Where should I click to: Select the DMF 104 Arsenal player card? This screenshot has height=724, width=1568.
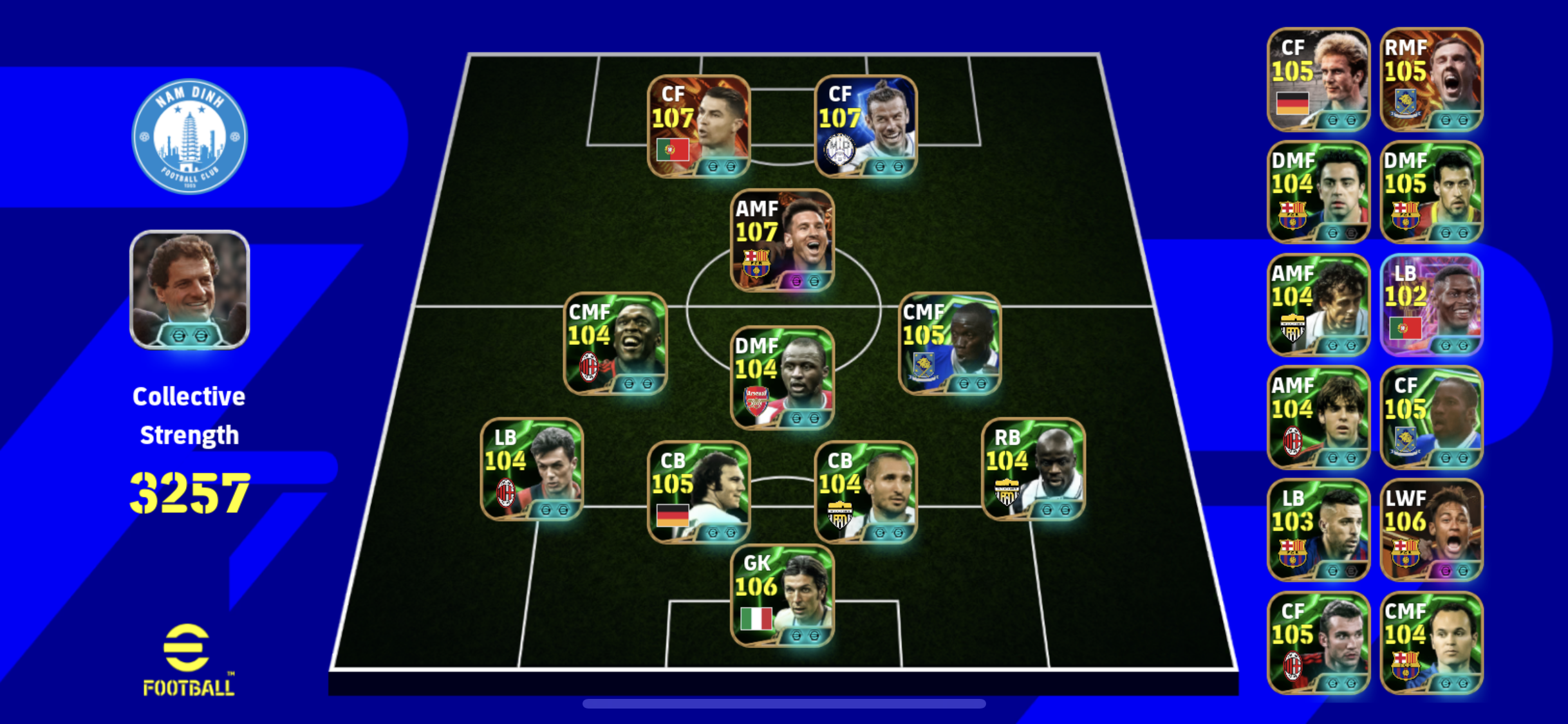click(782, 377)
